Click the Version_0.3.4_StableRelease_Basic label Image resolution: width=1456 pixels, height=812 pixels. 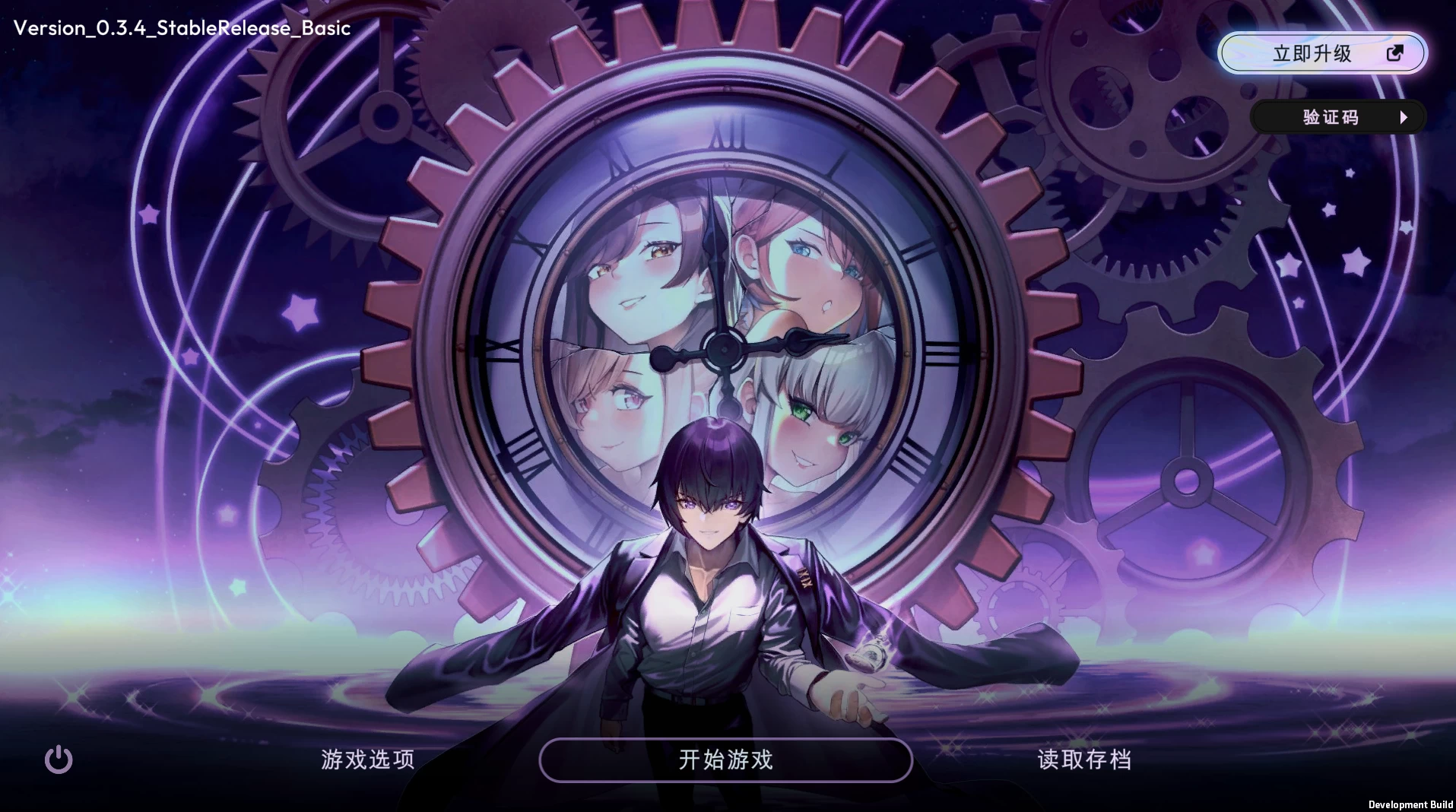click(182, 28)
